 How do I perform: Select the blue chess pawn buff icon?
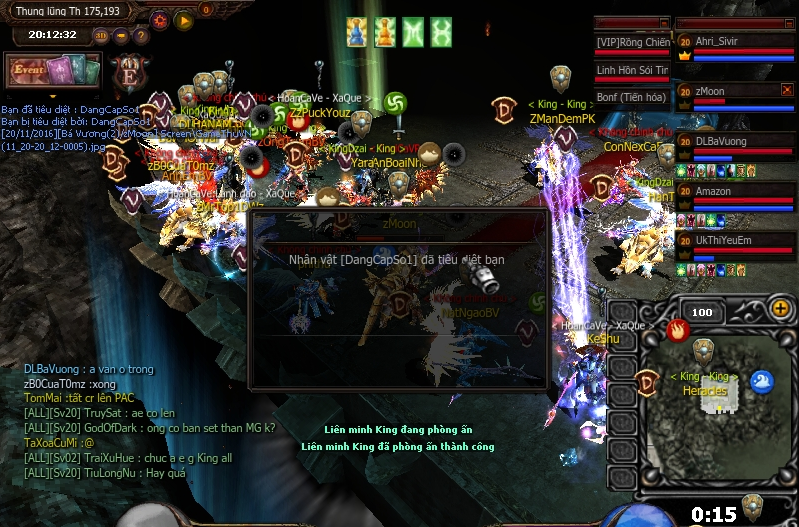coord(357,32)
